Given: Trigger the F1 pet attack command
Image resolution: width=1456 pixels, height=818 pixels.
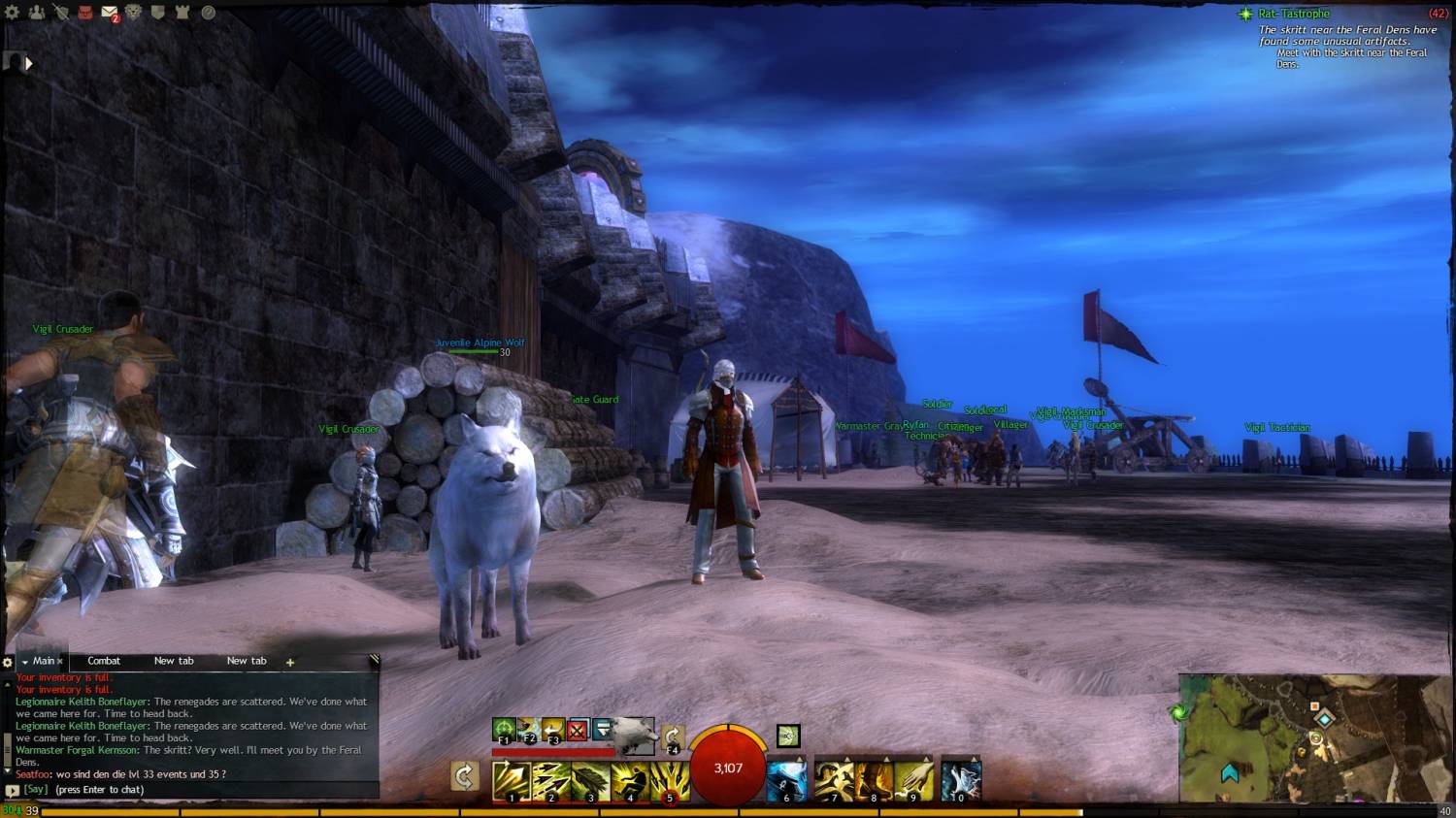Looking at the screenshot, I should click(x=504, y=729).
